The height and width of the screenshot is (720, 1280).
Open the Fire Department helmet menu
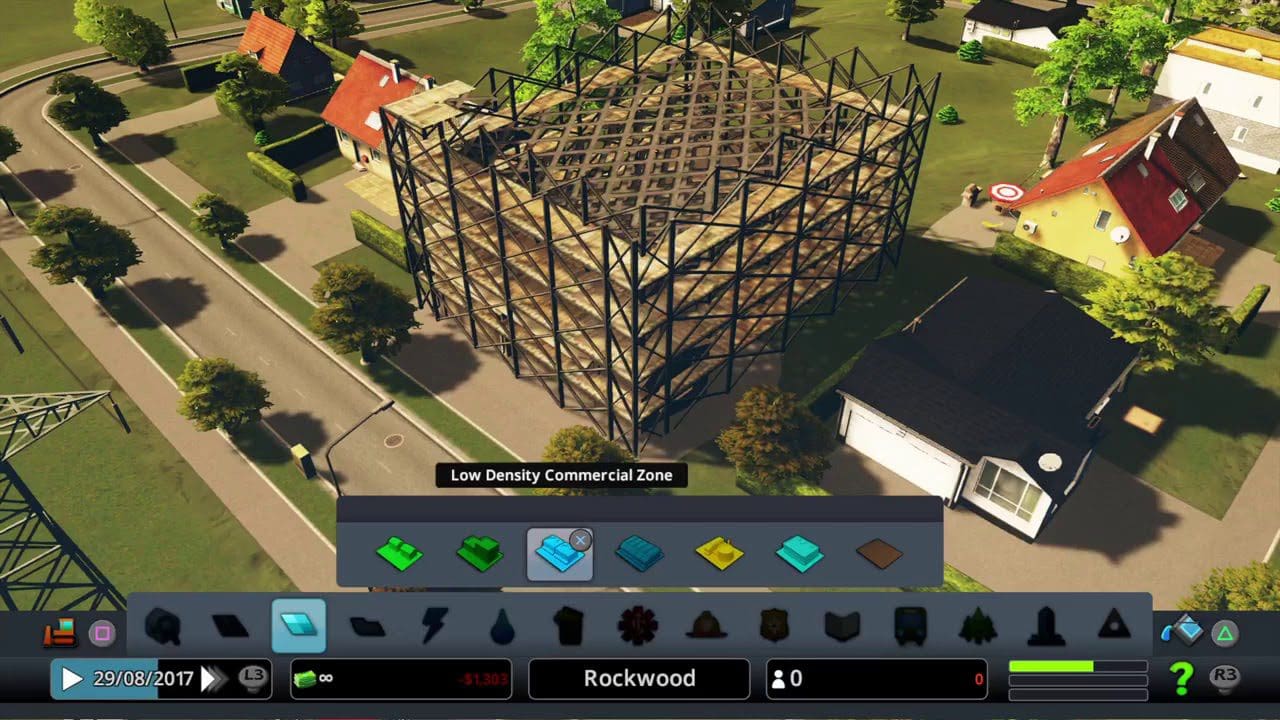(706, 626)
